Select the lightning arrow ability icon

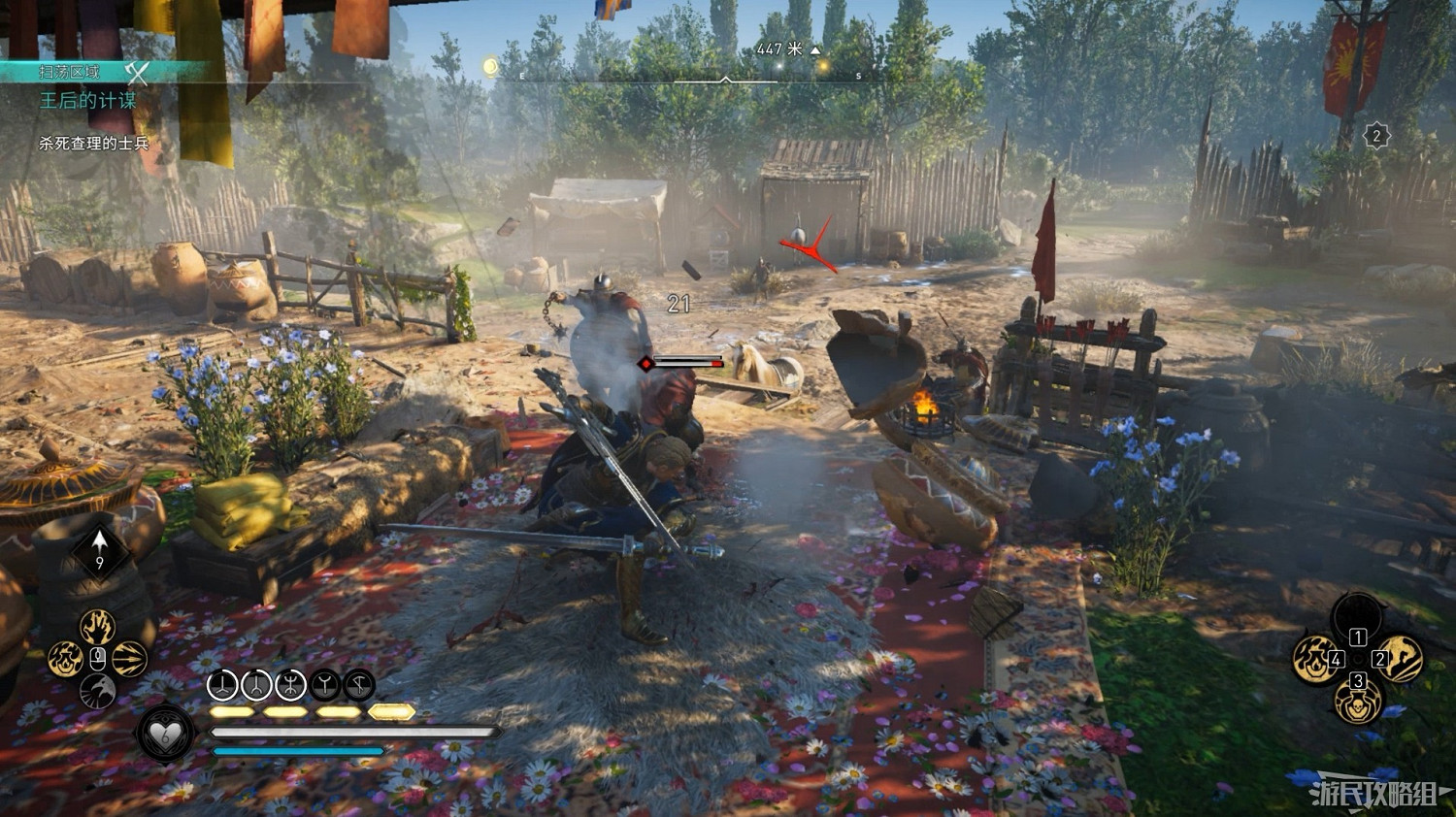pyautogui.click(x=130, y=660)
